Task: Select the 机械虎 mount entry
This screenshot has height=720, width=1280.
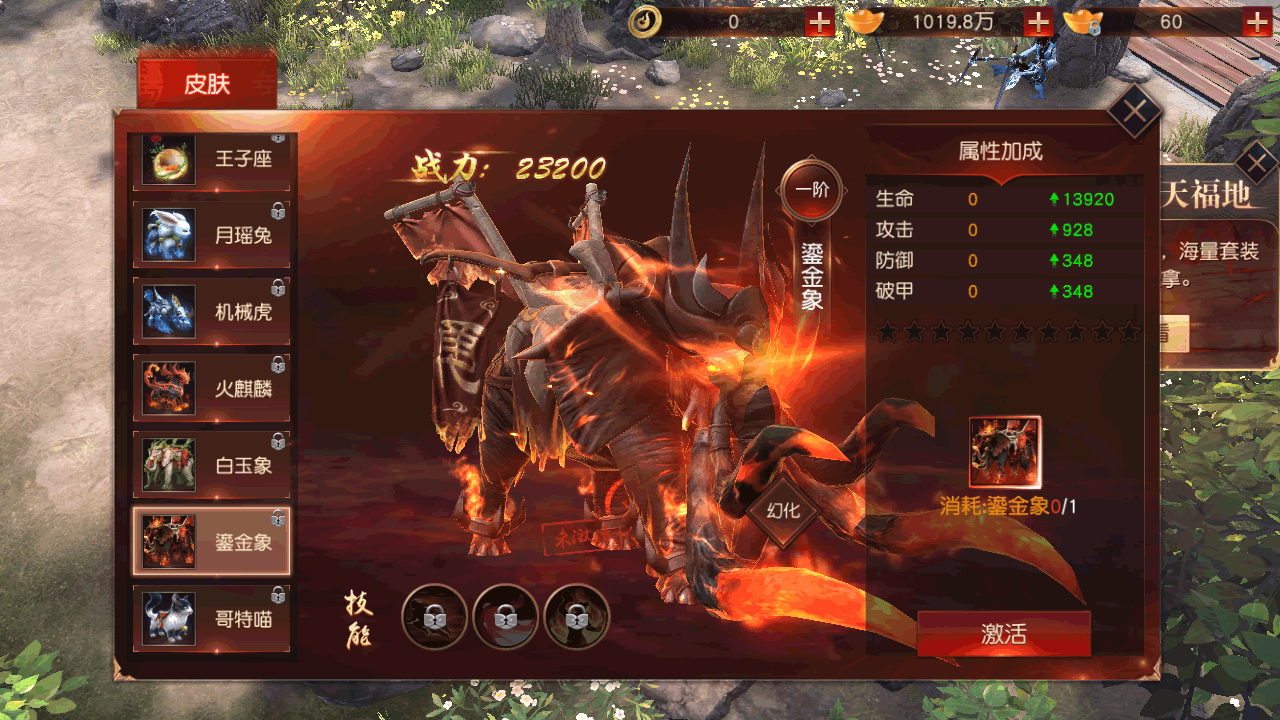Action: point(212,312)
